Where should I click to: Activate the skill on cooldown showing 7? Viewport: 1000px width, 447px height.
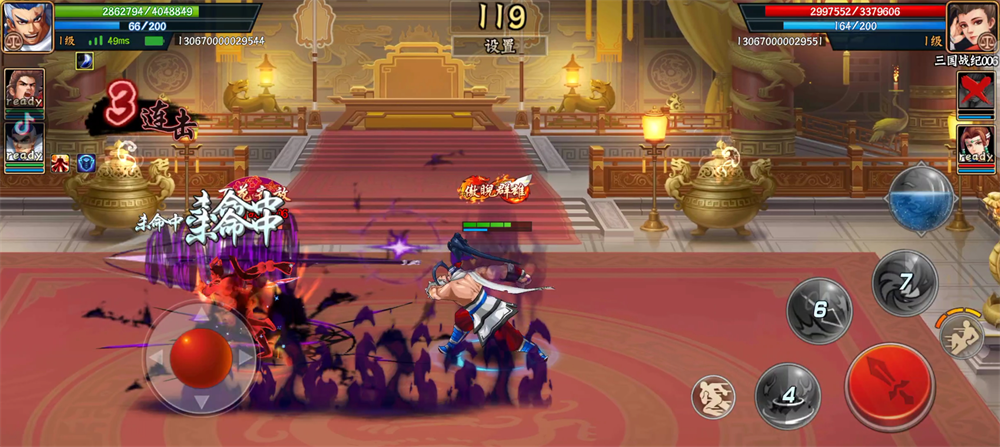[x=904, y=283]
